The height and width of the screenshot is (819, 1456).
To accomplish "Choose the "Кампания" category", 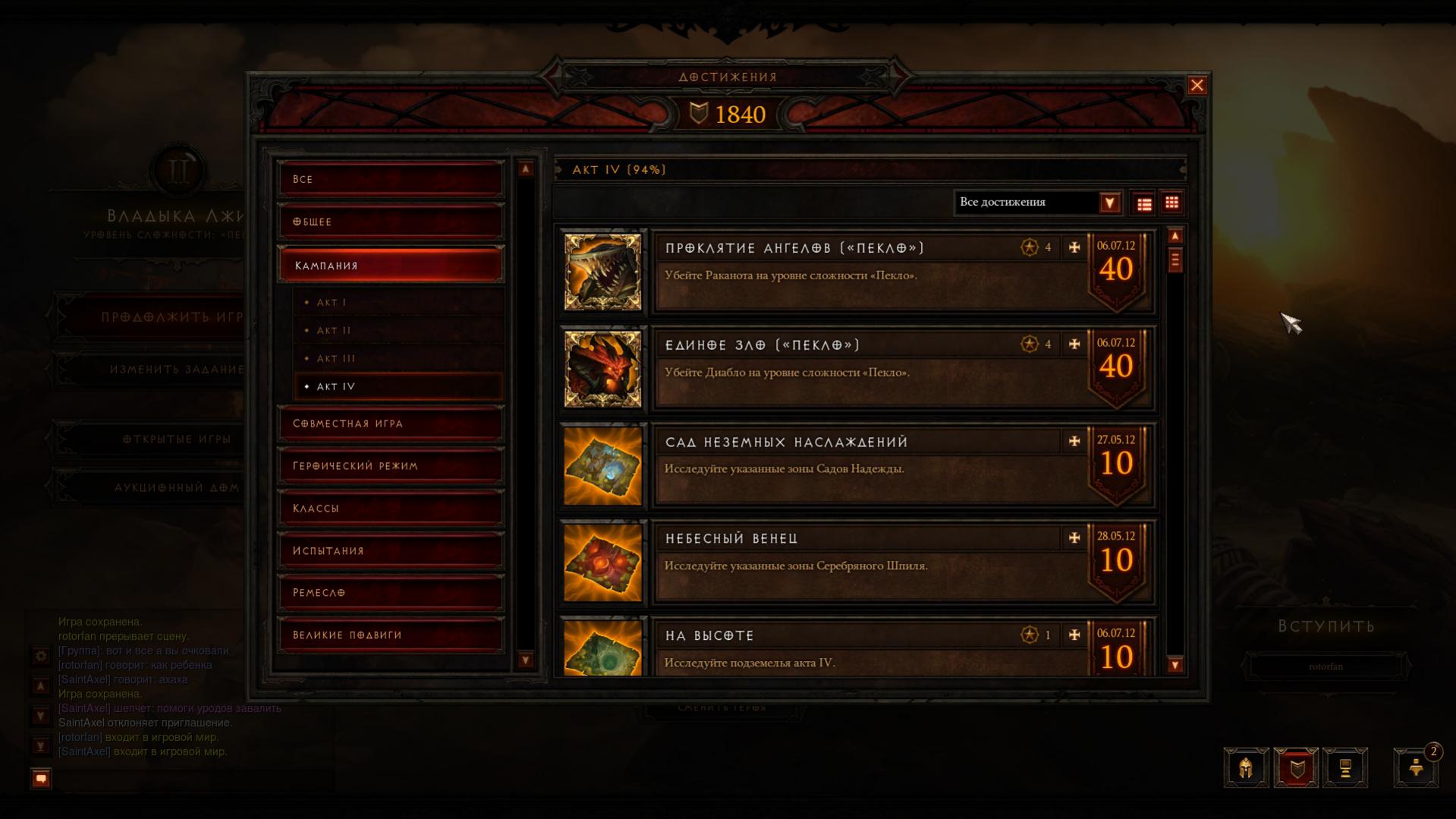I will (390, 266).
